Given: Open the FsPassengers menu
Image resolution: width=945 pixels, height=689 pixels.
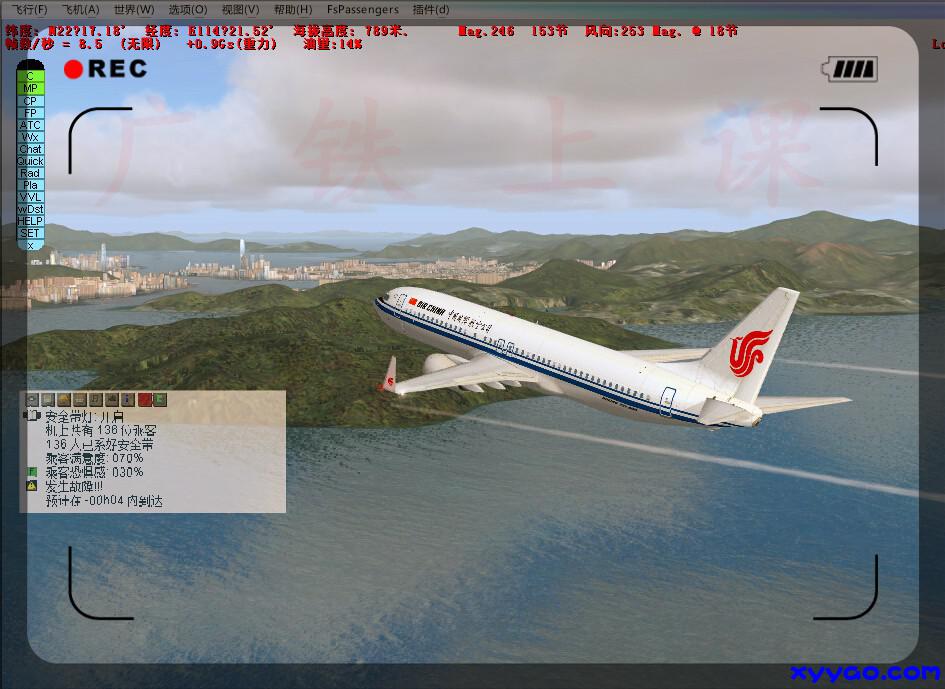Looking at the screenshot, I should [362, 9].
